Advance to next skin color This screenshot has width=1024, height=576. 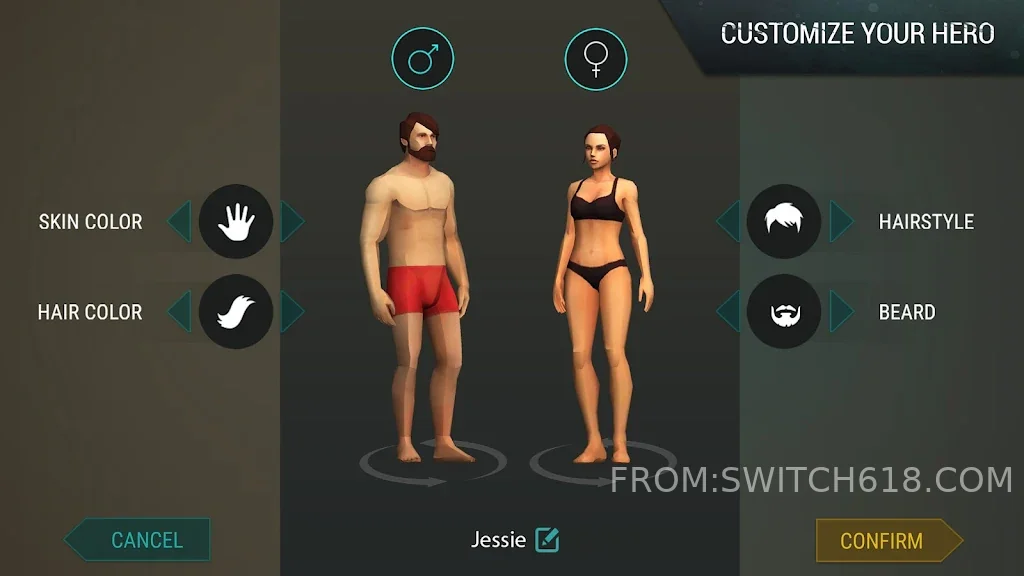click(x=292, y=222)
